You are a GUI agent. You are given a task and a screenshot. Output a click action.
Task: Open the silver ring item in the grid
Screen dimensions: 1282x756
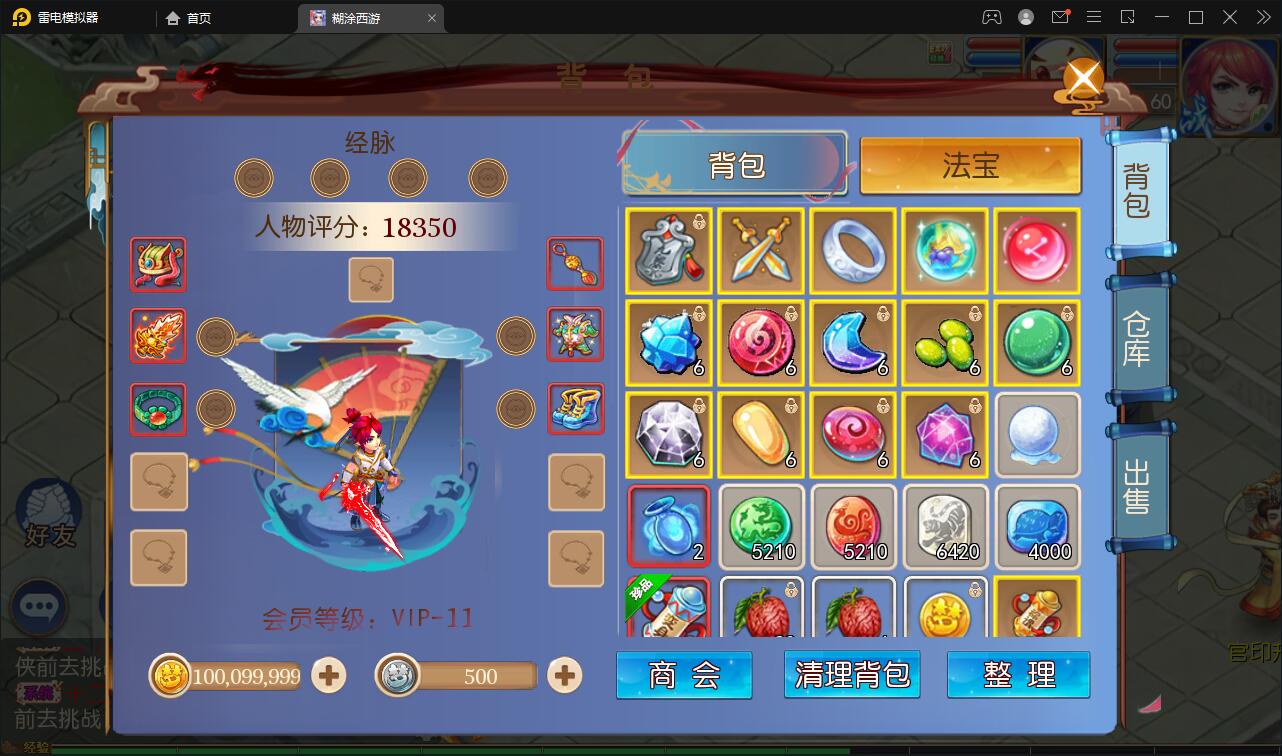853,251
